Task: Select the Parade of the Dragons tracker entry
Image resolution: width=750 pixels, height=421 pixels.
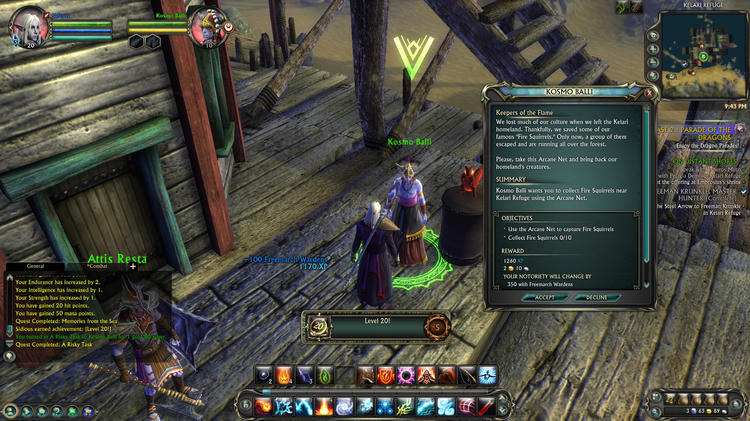Action: point(700,134)
